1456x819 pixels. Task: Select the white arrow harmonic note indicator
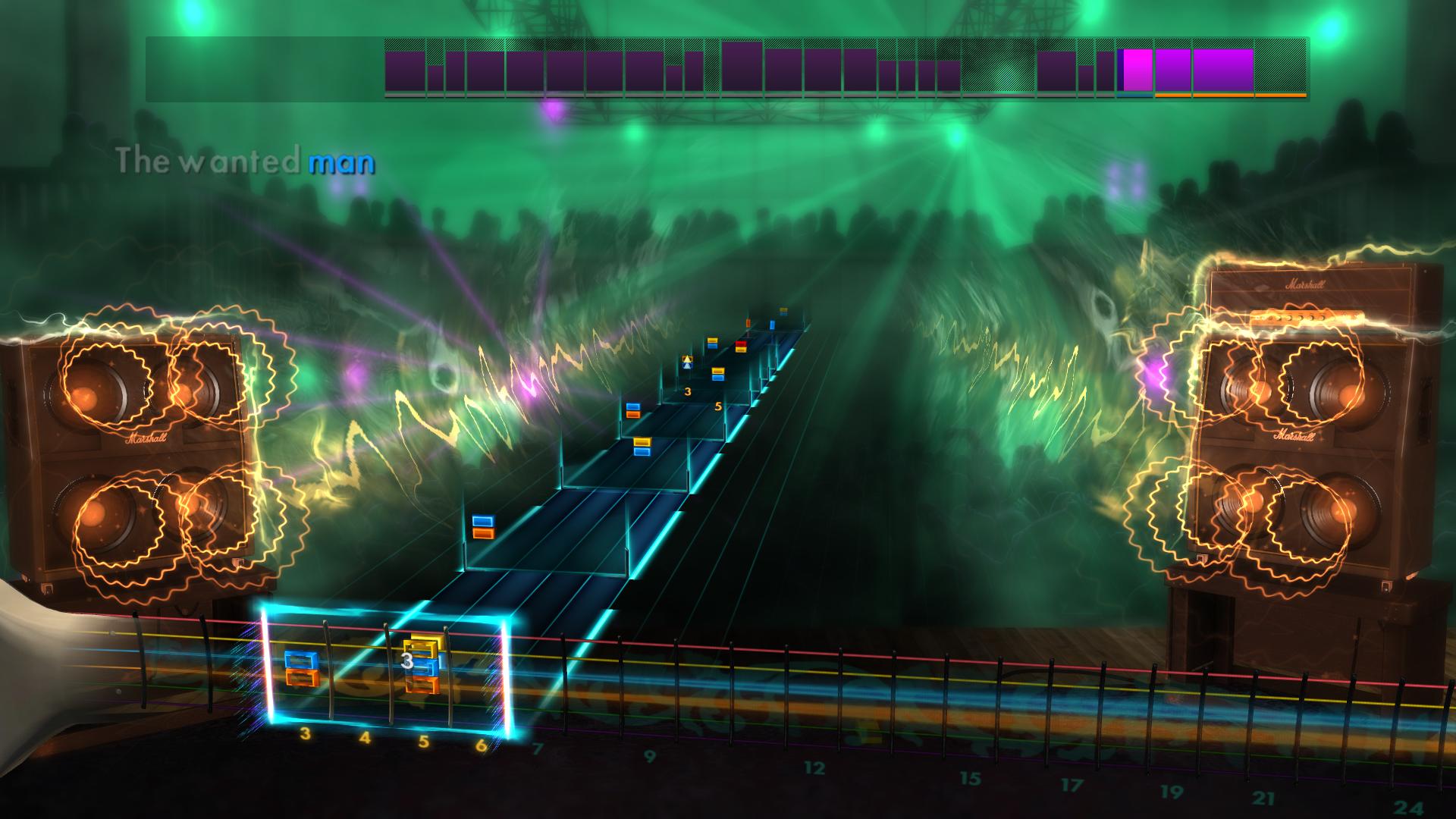pos(686,362)
